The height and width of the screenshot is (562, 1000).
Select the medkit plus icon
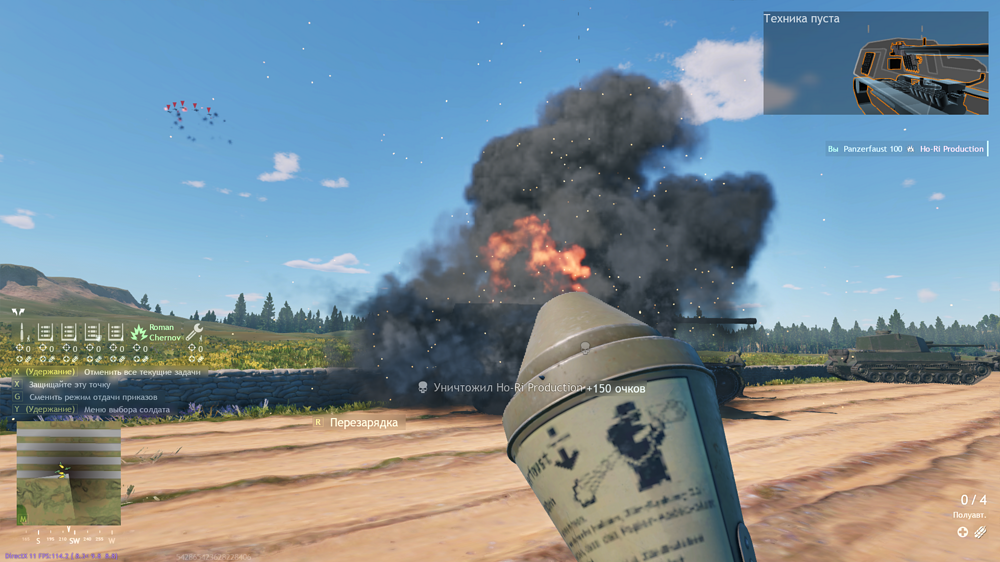(x=962, y=532)
